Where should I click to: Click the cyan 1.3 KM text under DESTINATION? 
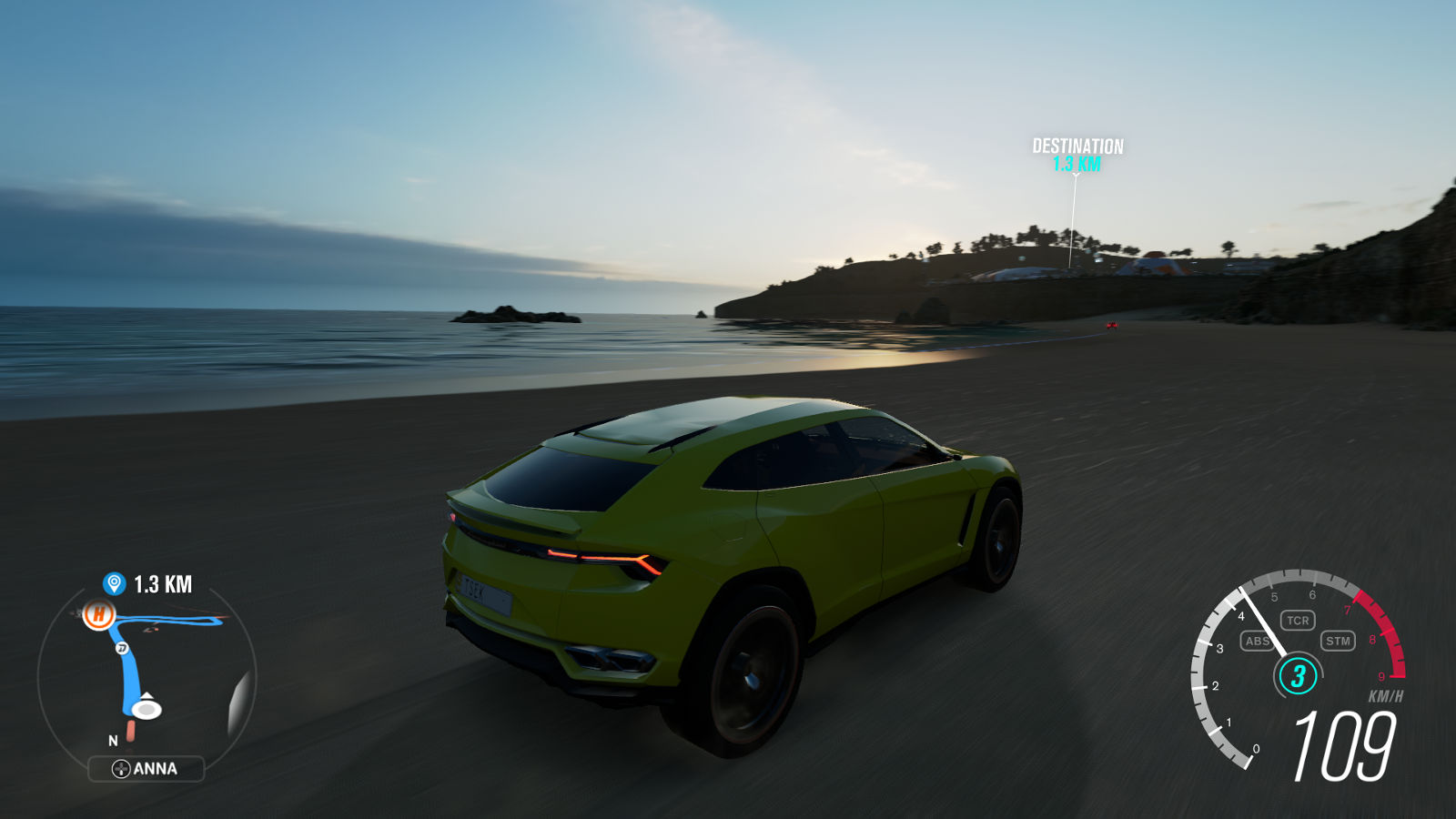click(x=1077, y=165)
